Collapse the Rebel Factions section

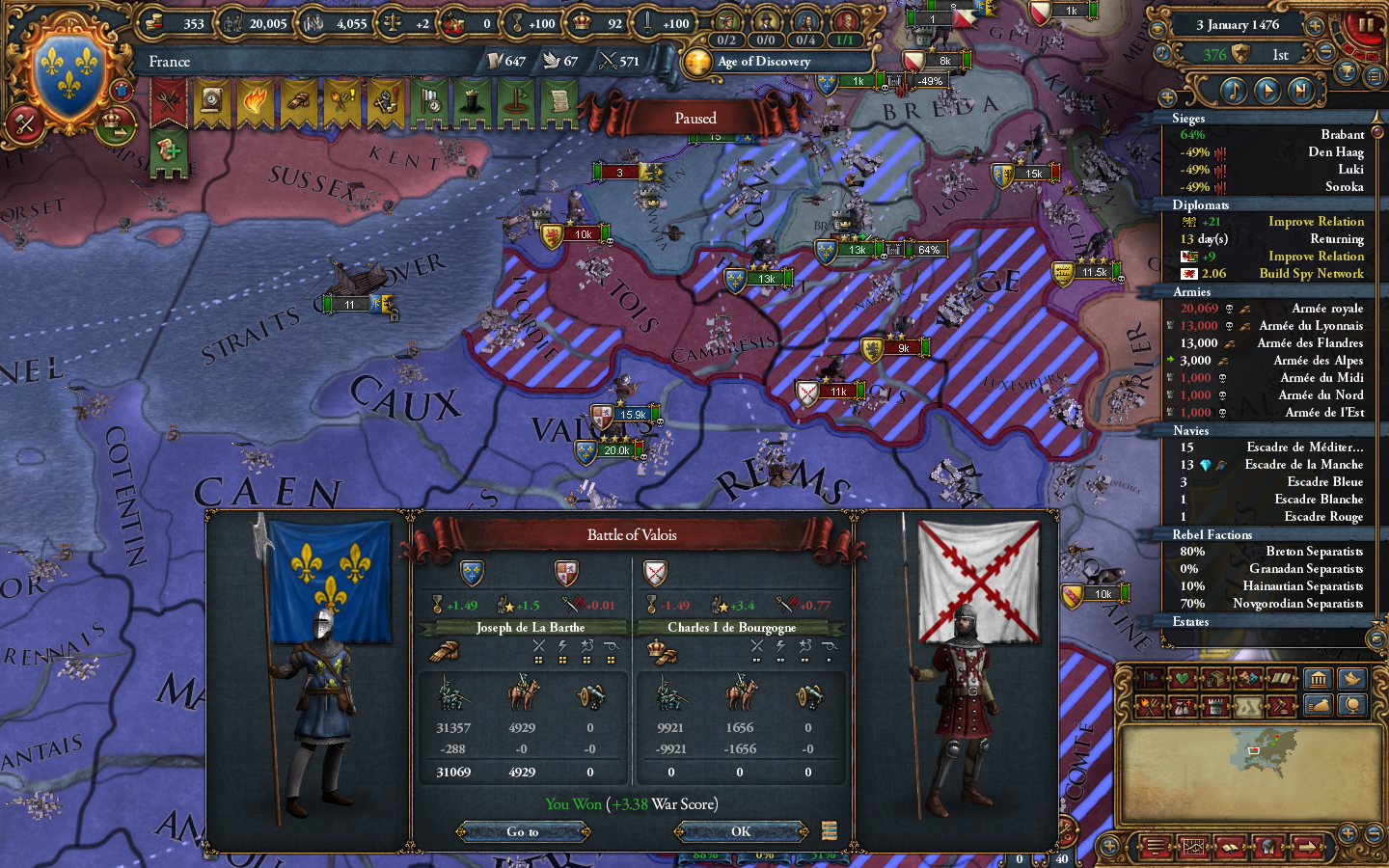coord(1213,534)
